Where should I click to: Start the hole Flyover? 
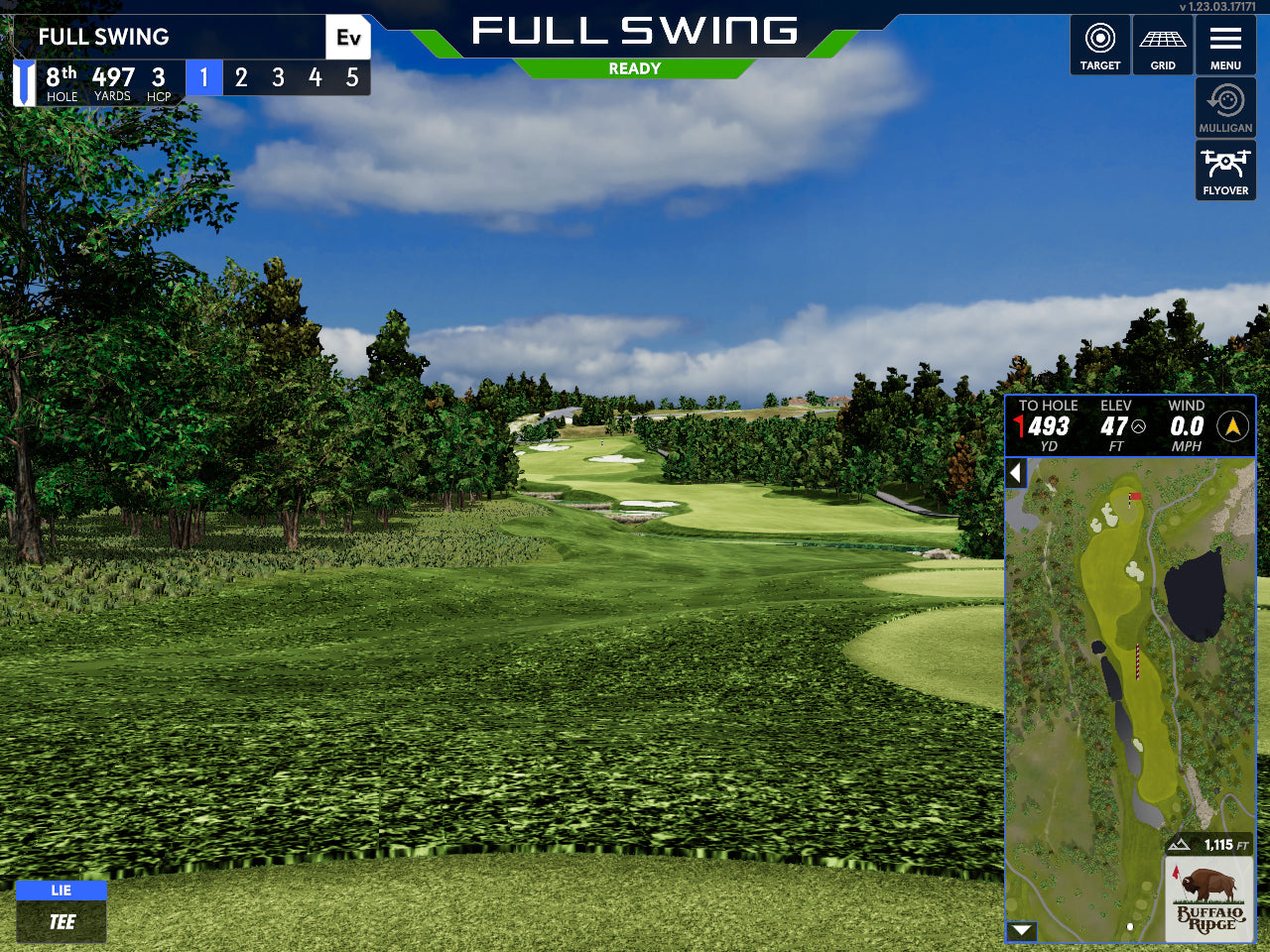1225,171
